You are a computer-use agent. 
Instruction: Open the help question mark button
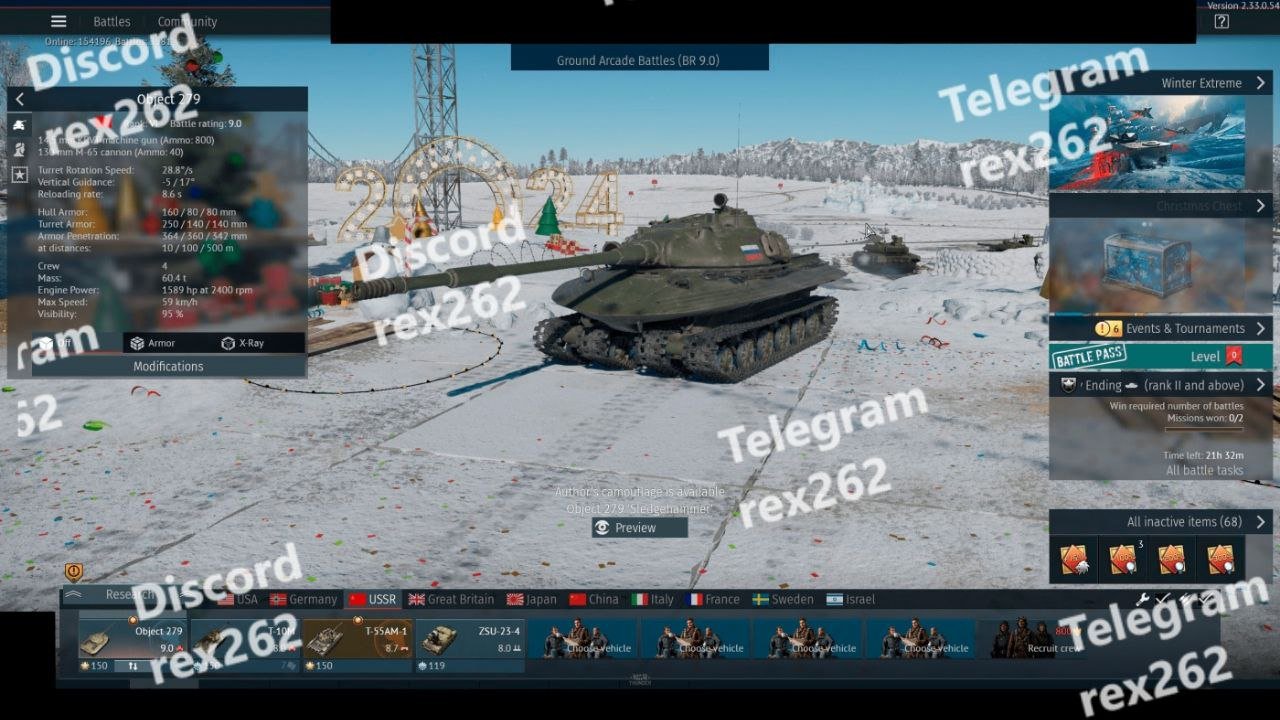coord(1221,22)
